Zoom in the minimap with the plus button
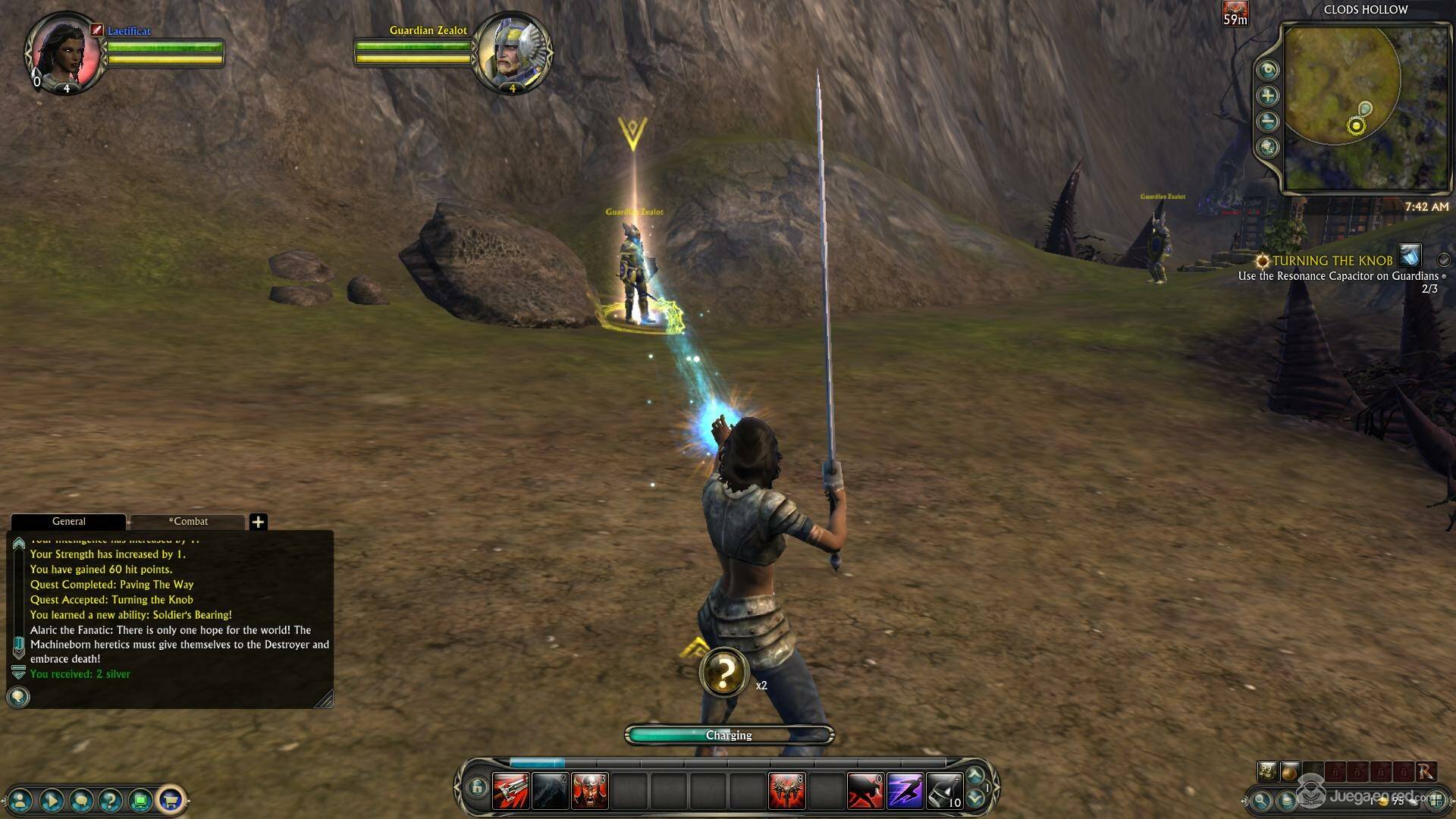The width and height of the screenshot is (1456, 819). point(1267,96)
